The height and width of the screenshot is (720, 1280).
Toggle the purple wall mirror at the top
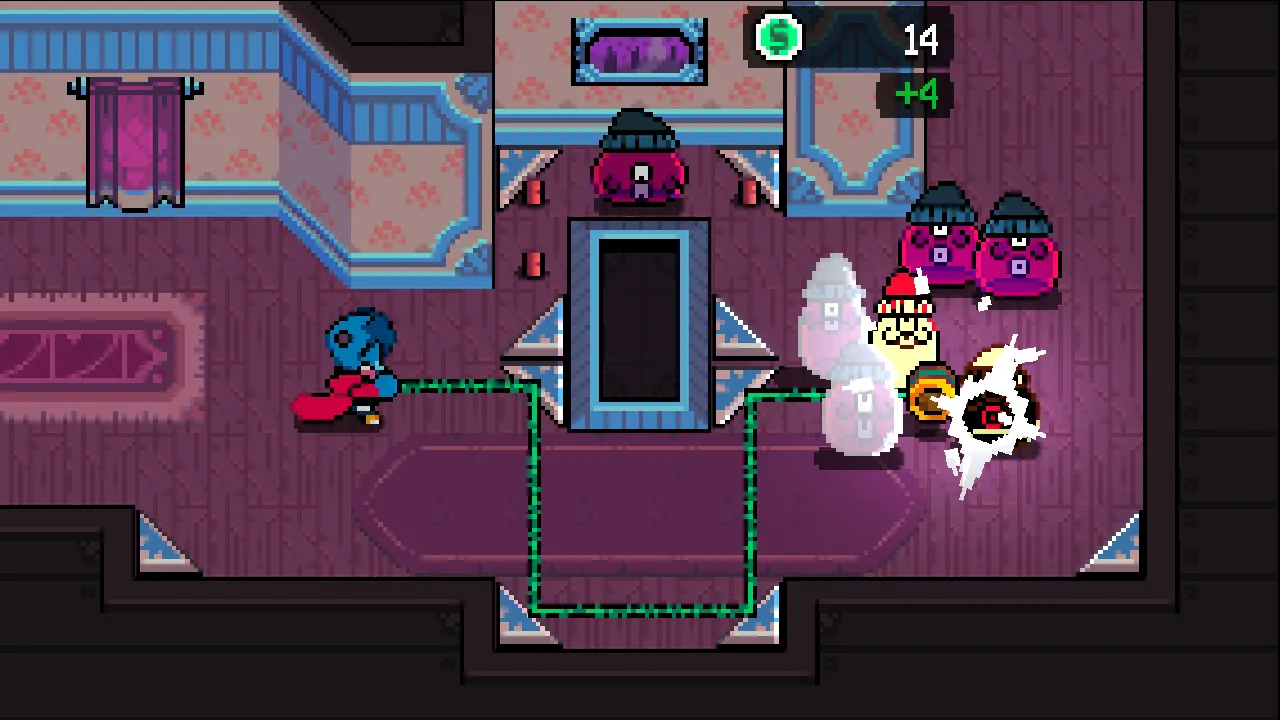pos(638,48)
